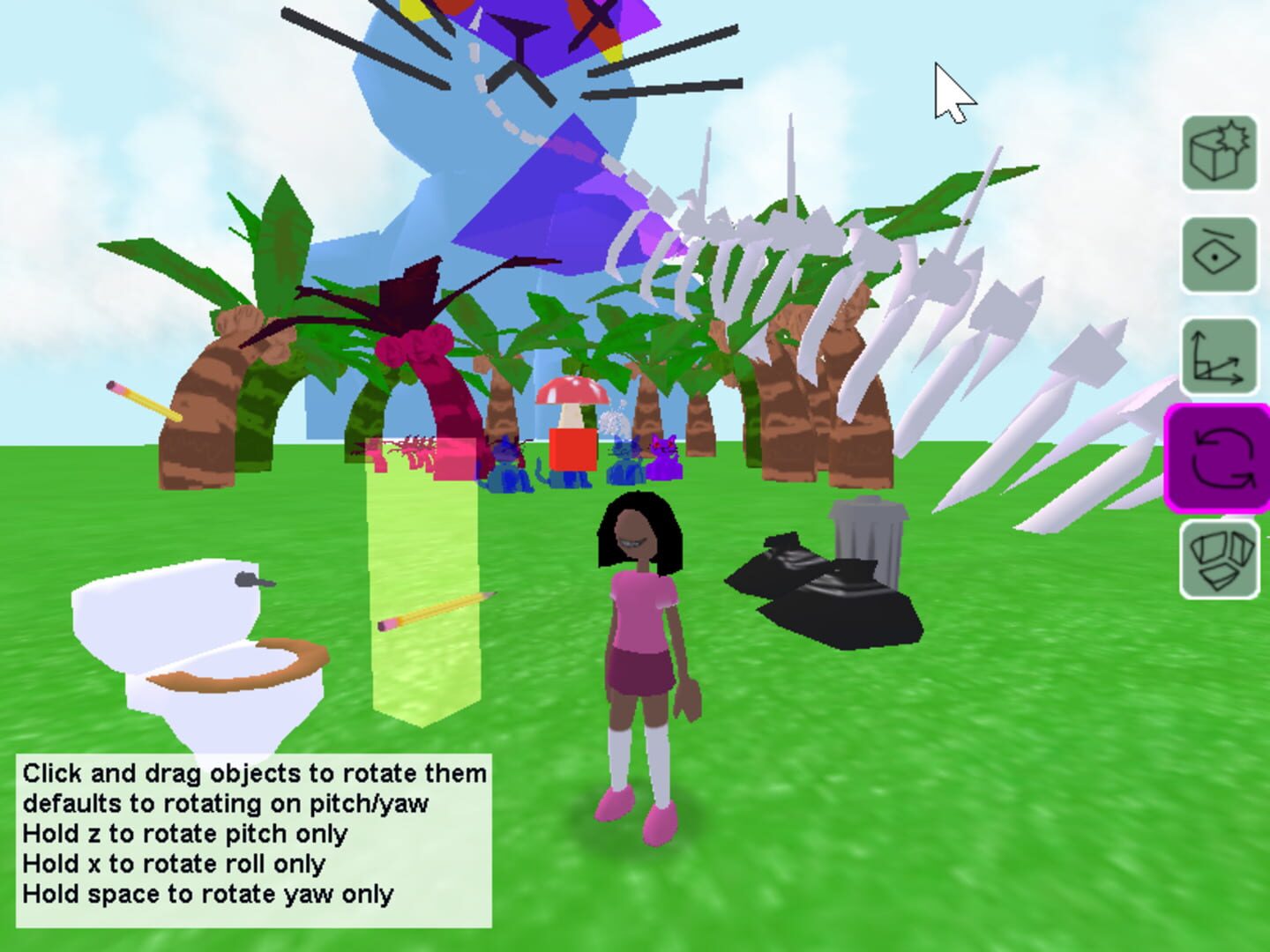1270x952 pixels.
Task: Select the translate axes tool icon
Action: point(1218,355)
